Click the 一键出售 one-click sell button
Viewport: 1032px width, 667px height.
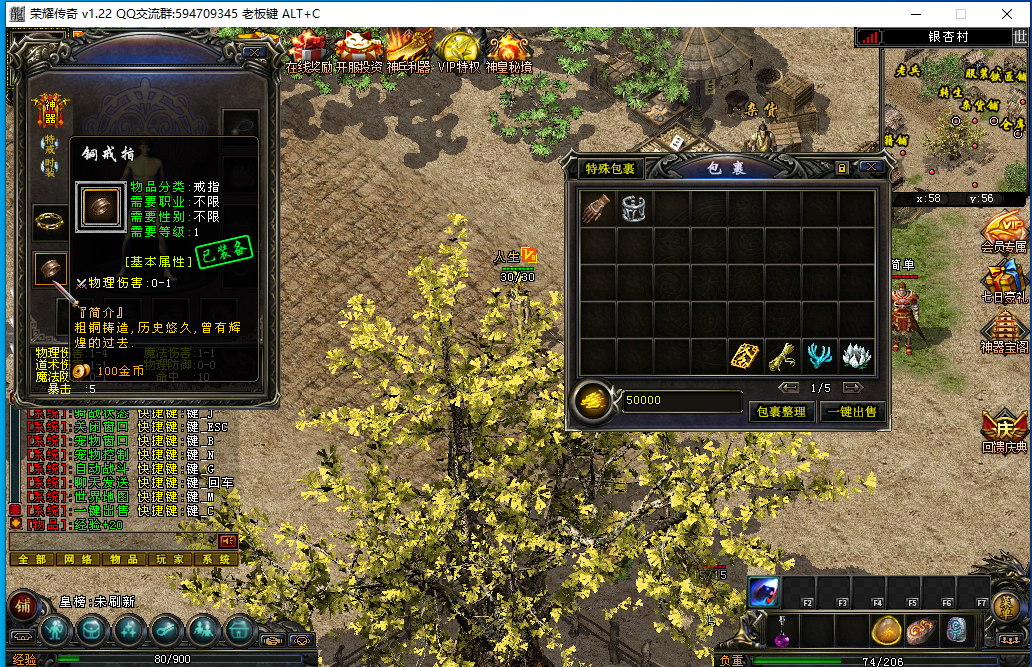(x=852, y=411)
